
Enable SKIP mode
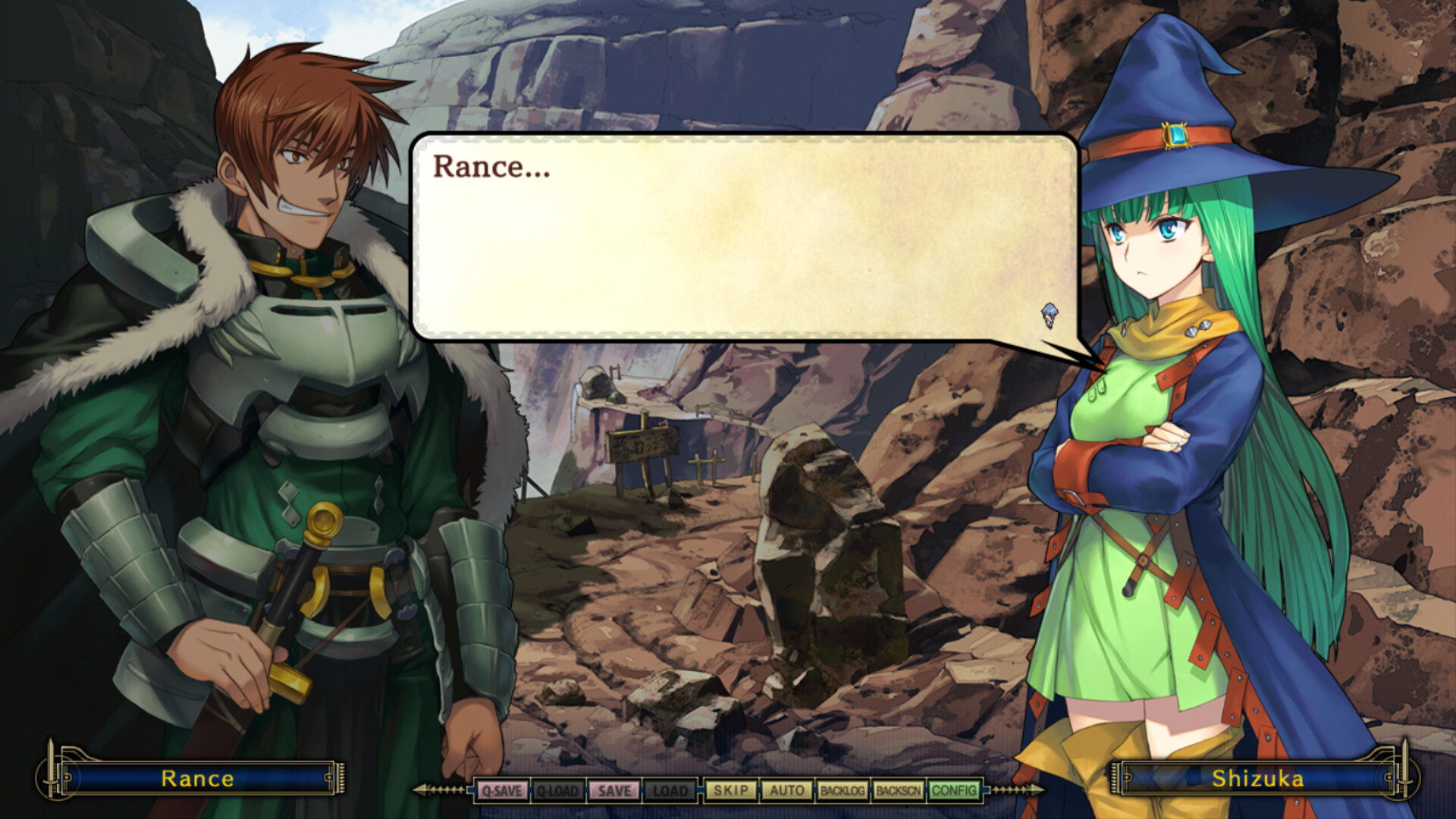pos(730,790)
